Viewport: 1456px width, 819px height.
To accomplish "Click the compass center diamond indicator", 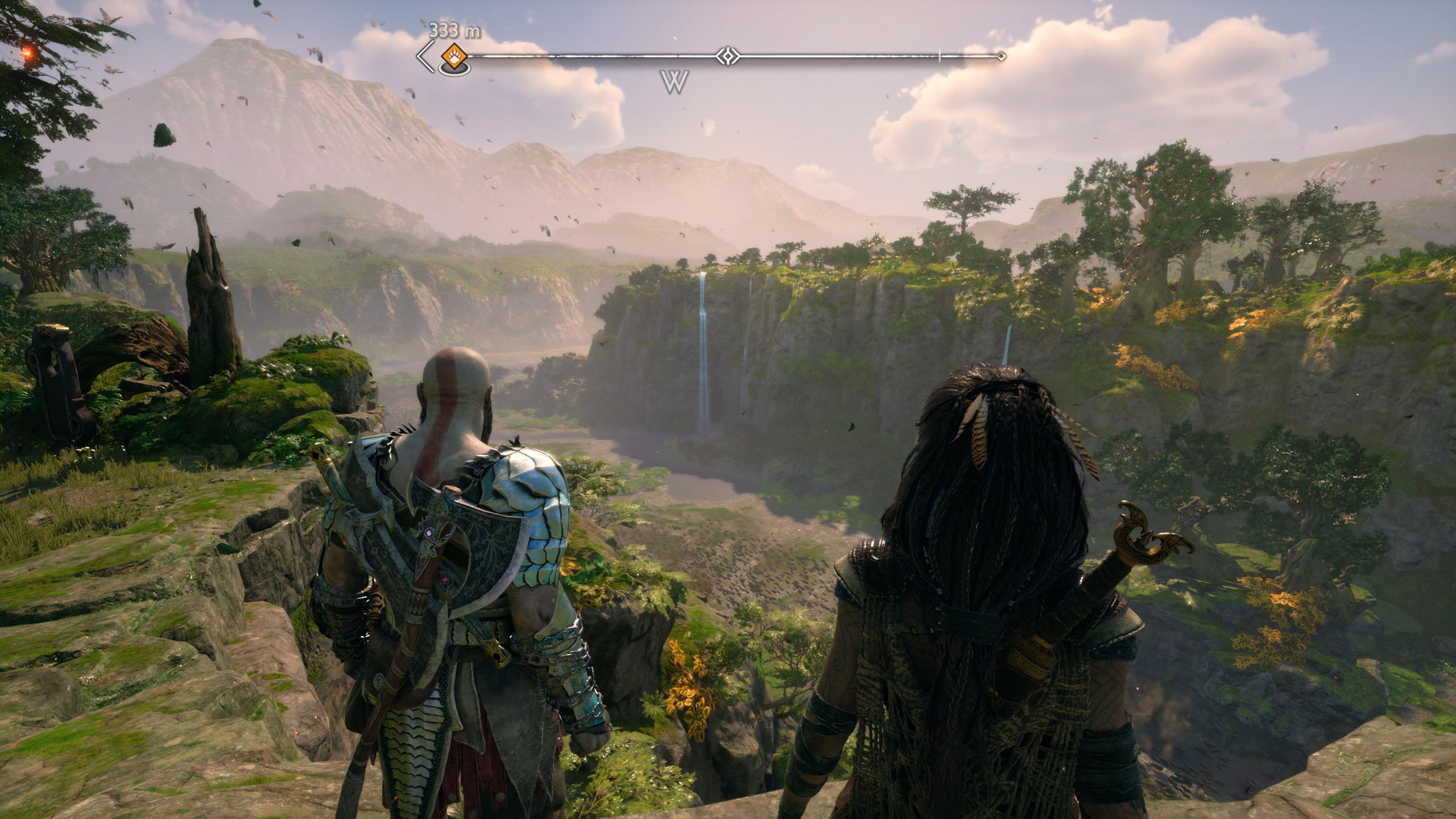I will [726, 56].
